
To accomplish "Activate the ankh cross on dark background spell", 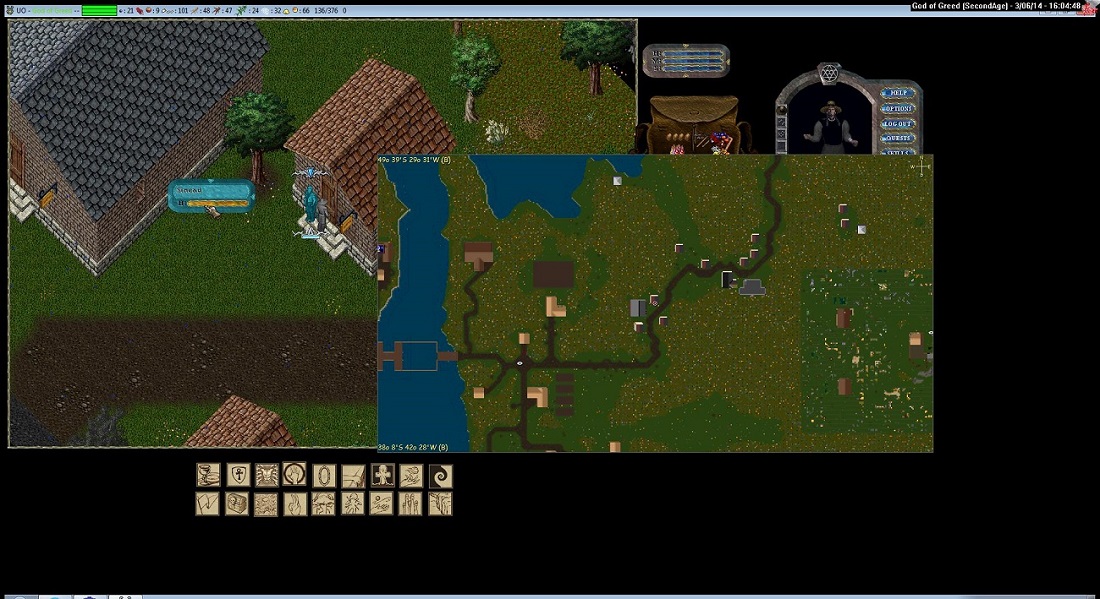I will coord(382,476).
